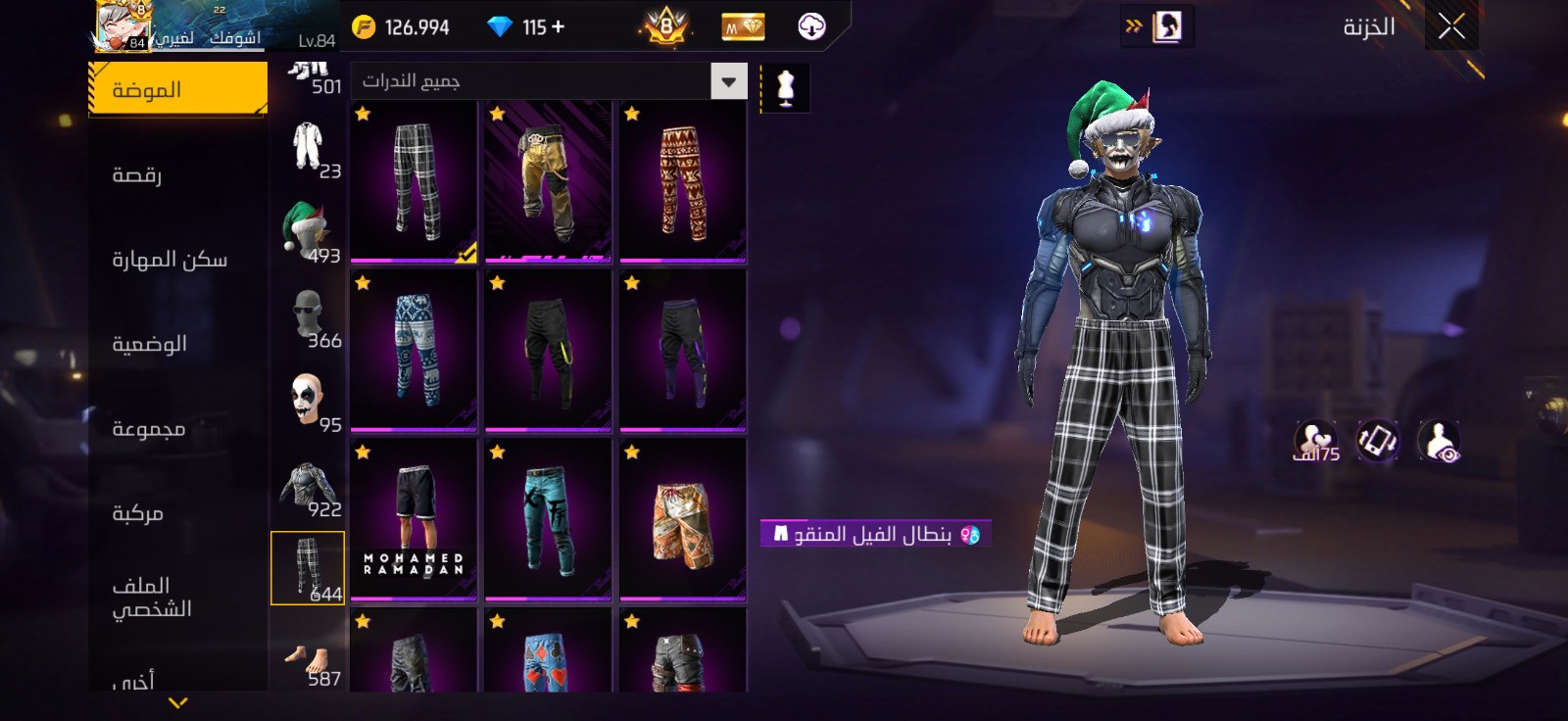Switch to the رقصة emote tab
The image size is (1568, 721).
click(137, 175)
